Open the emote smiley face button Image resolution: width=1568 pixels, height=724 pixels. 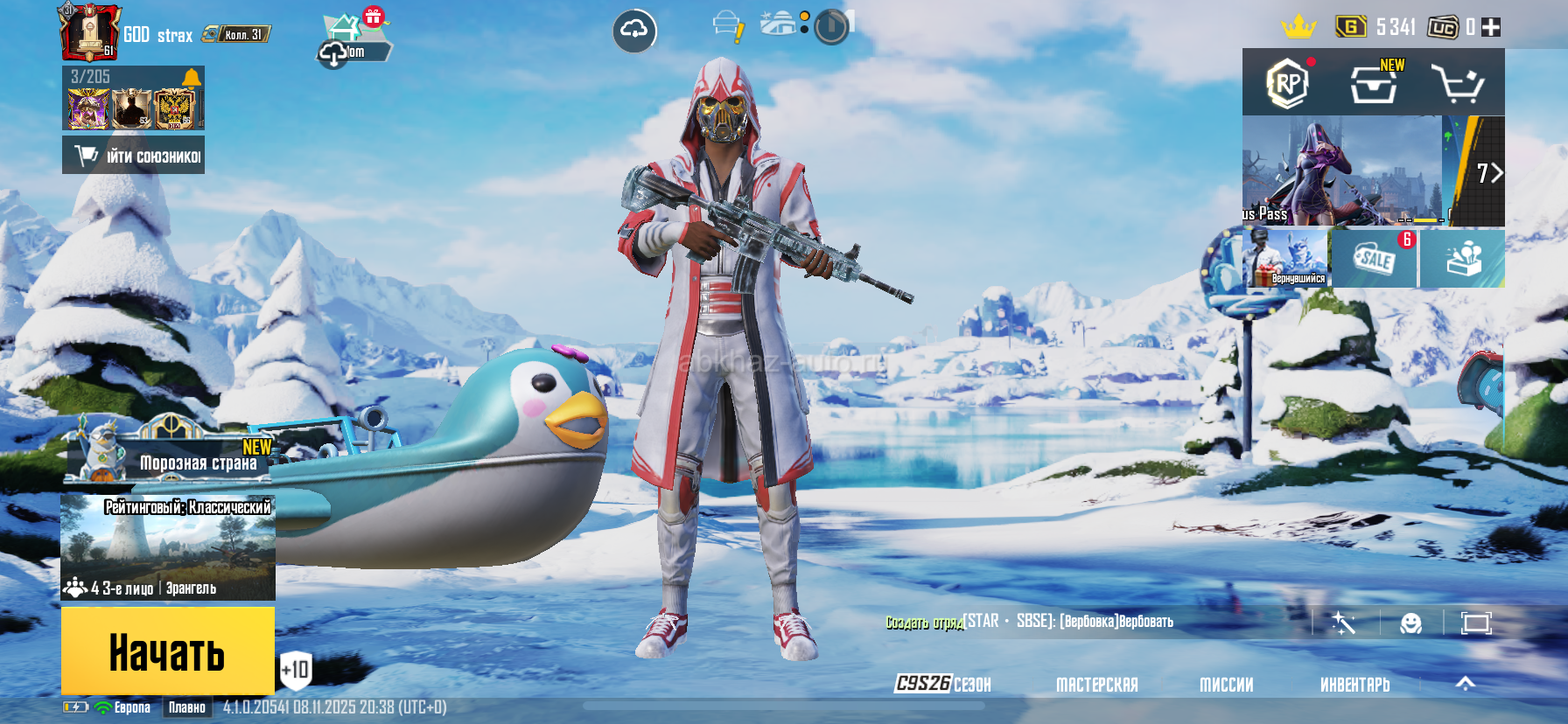click(1410, 623)
